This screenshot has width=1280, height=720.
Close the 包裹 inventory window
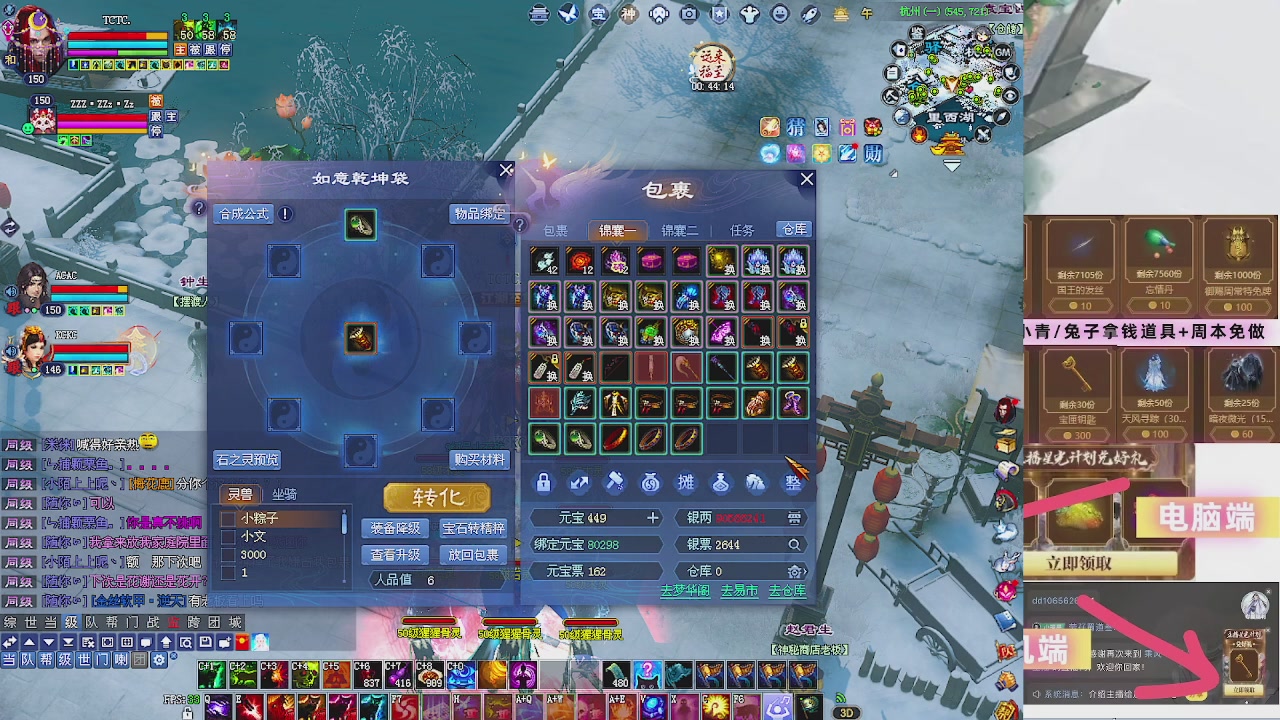pyautogui.click(x=807, y=180)
